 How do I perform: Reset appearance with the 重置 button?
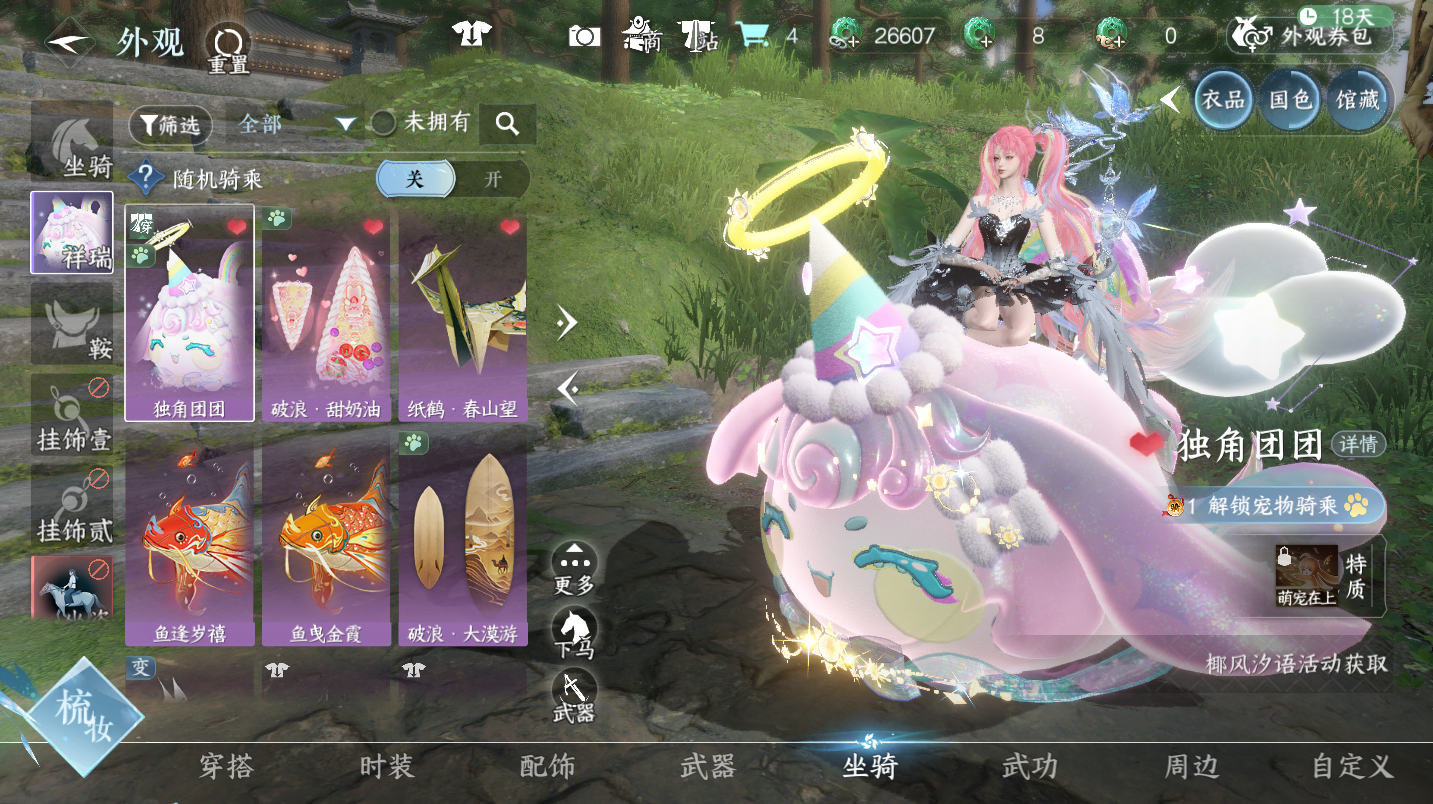(x=228, y=47)
